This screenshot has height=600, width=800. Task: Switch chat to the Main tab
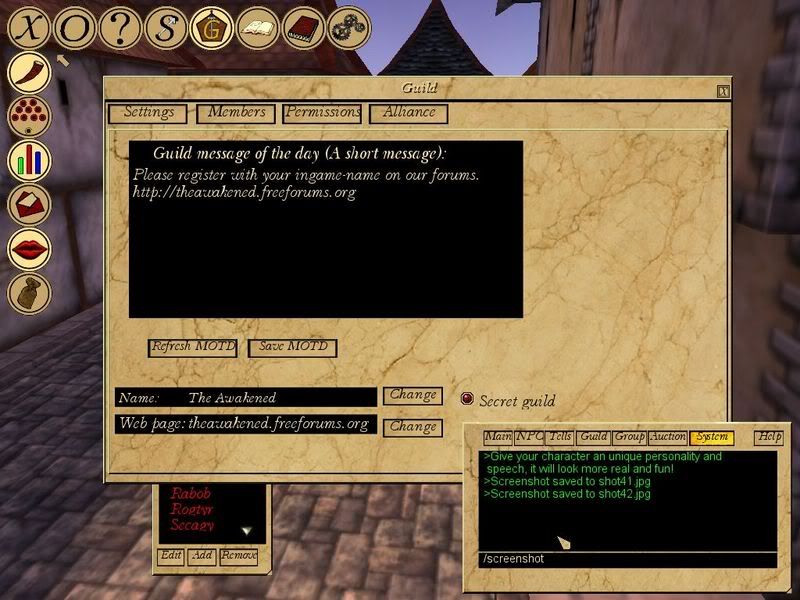(x=498, y=437)
